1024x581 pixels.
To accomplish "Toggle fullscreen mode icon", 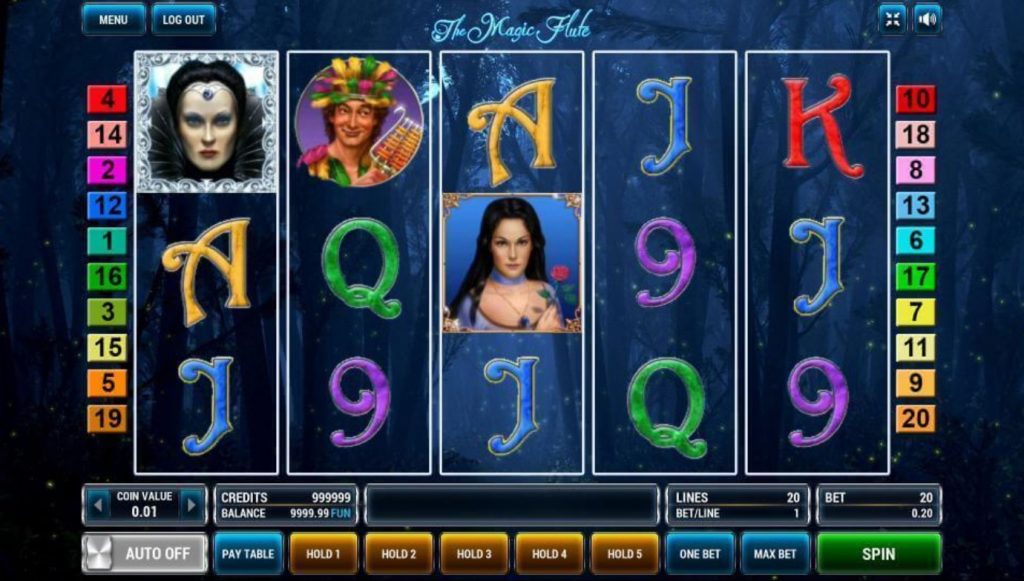I will [x=891, y=18].
